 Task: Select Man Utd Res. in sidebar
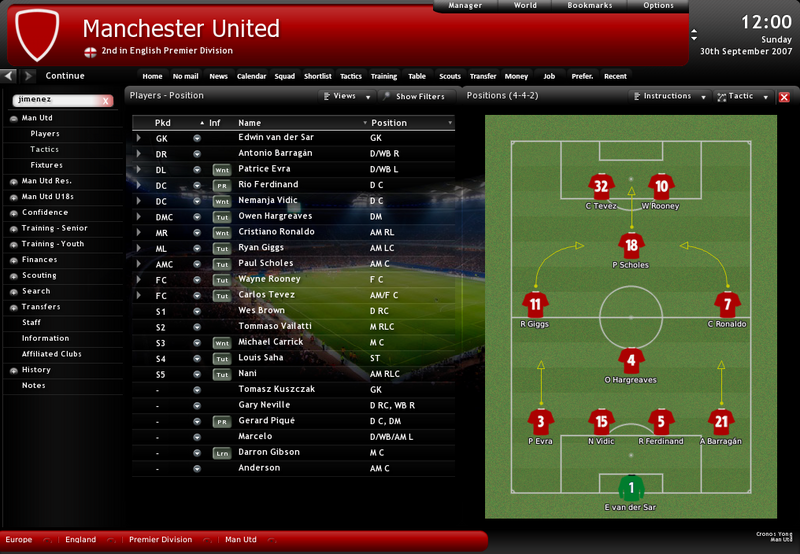click(47, 181)
